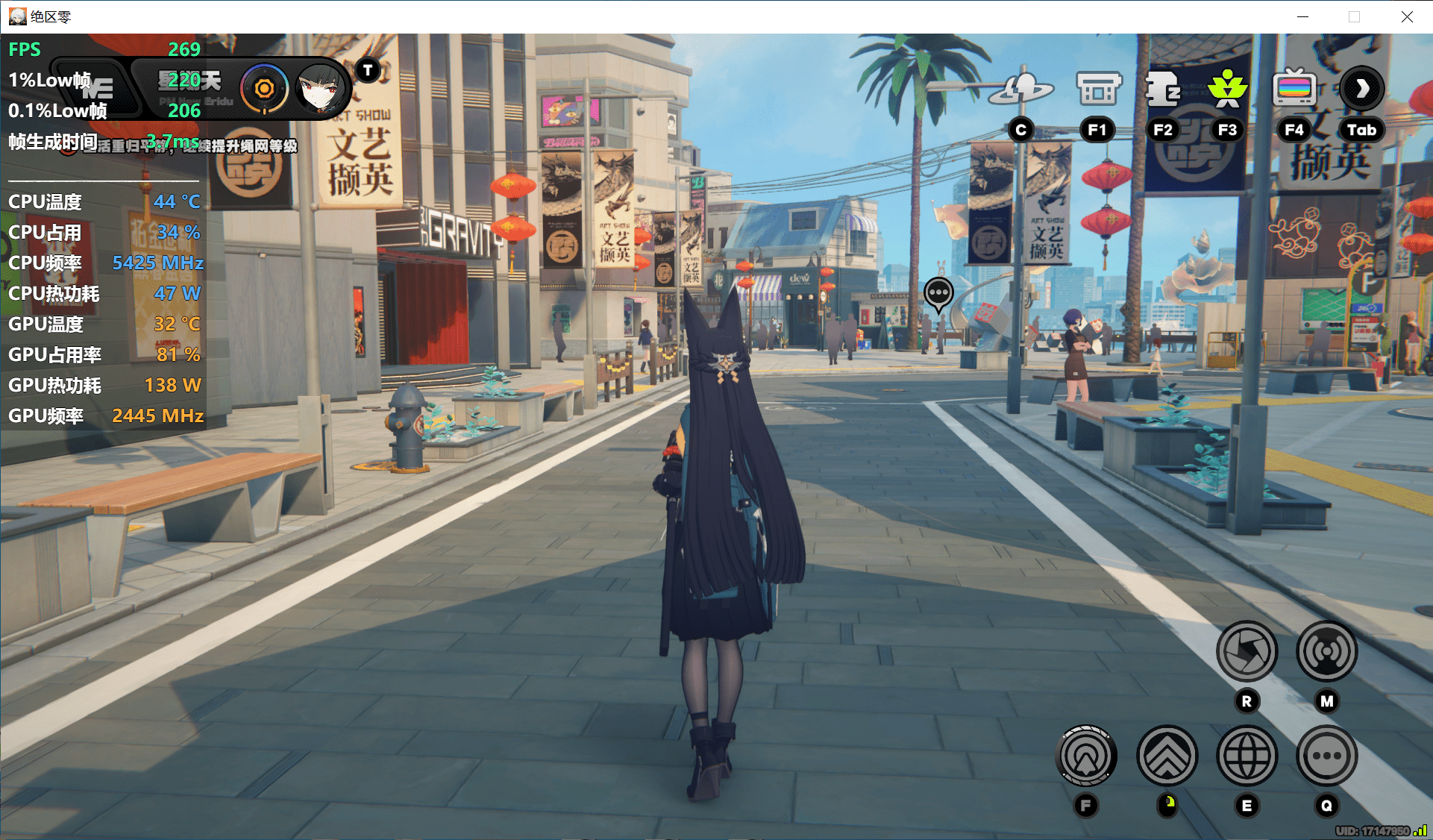Open the ringed planet icon menu
Image resolution: width=1433 pixels, height=840 pixels.
1020,90
